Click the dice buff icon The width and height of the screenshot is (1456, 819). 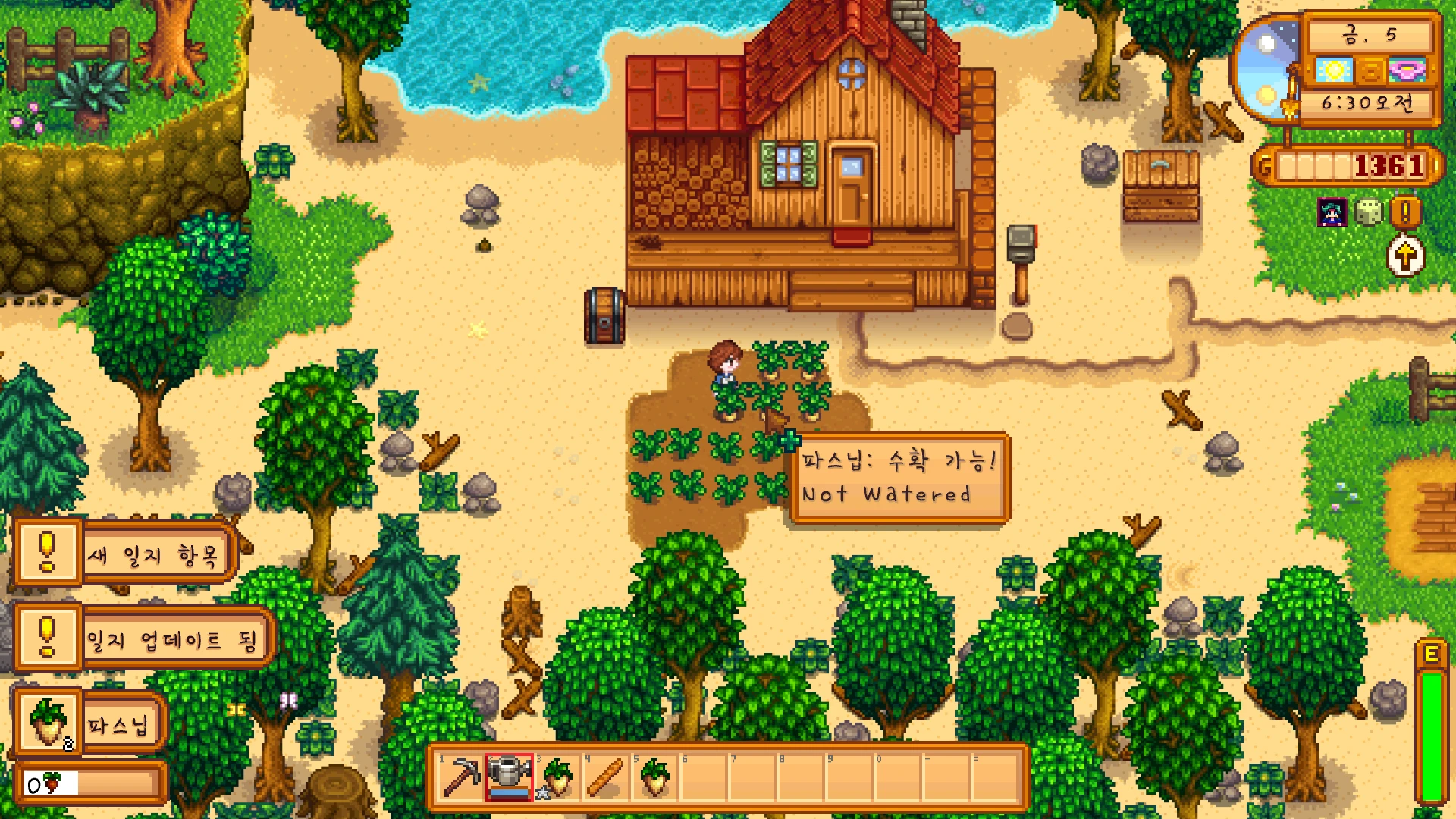pyautogui.click(x=1369, y=213)
